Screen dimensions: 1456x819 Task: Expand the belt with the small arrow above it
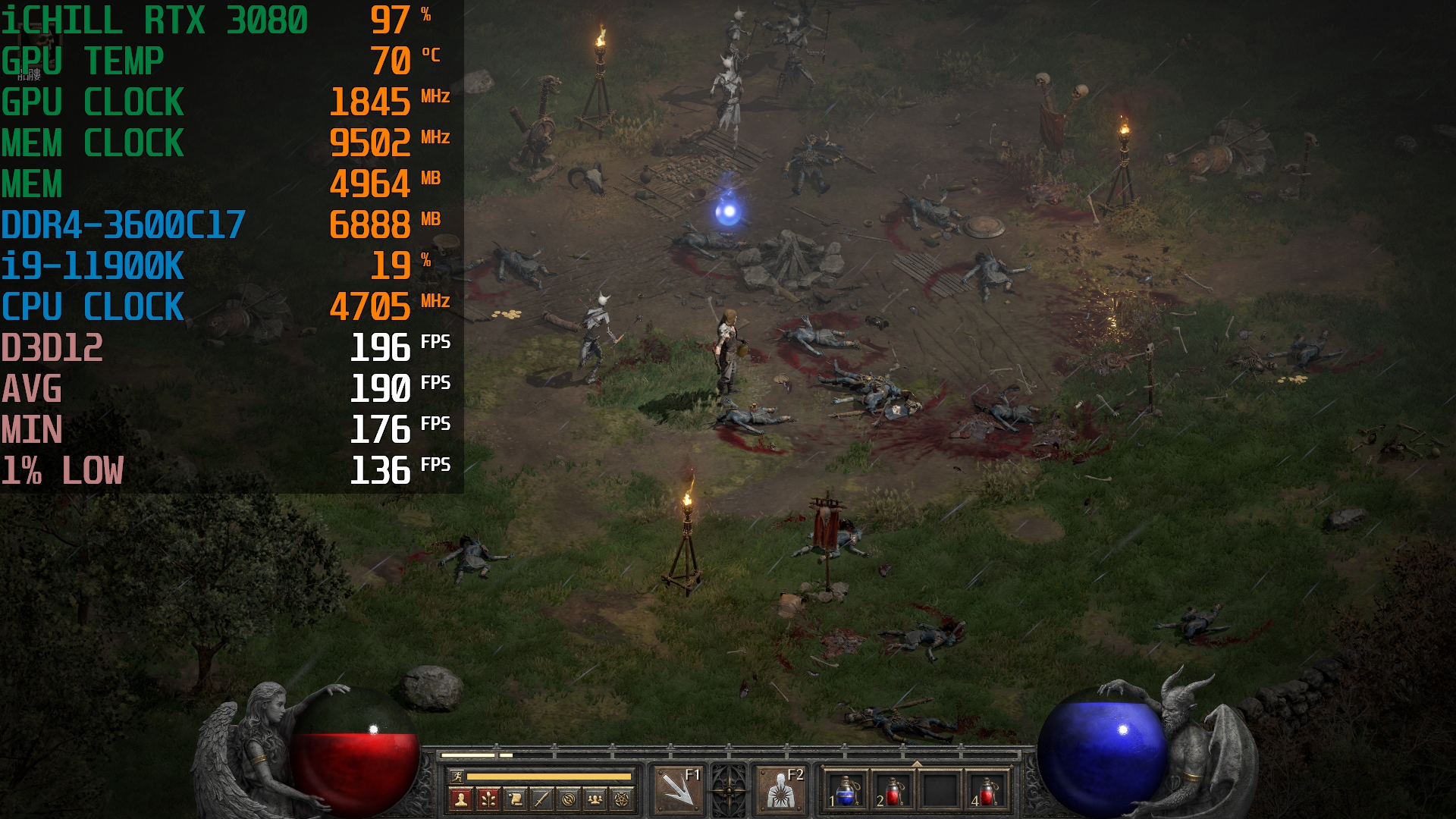tap(917, 764)
